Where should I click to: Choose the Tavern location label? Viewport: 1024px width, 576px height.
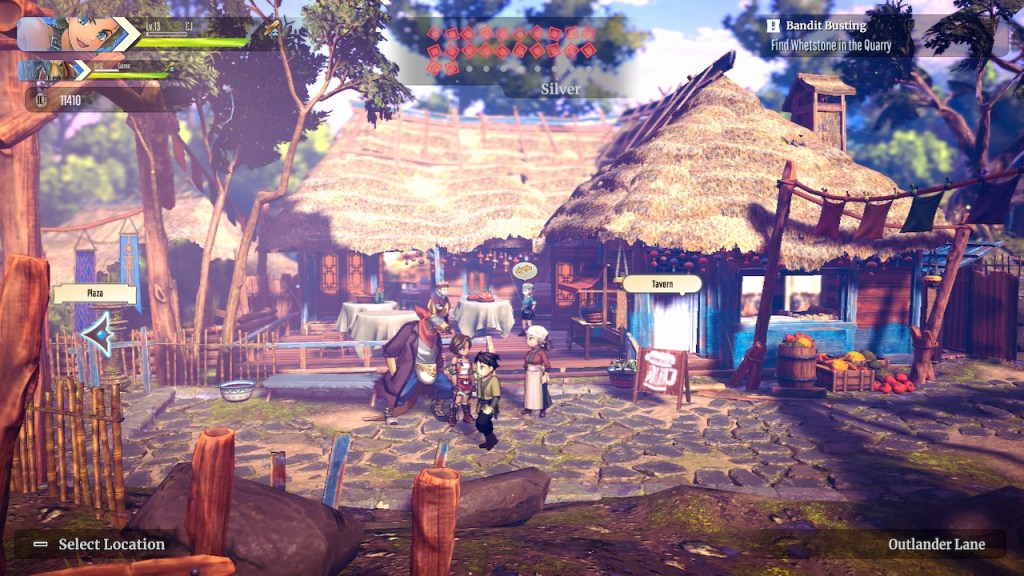(x=662, y=284)
